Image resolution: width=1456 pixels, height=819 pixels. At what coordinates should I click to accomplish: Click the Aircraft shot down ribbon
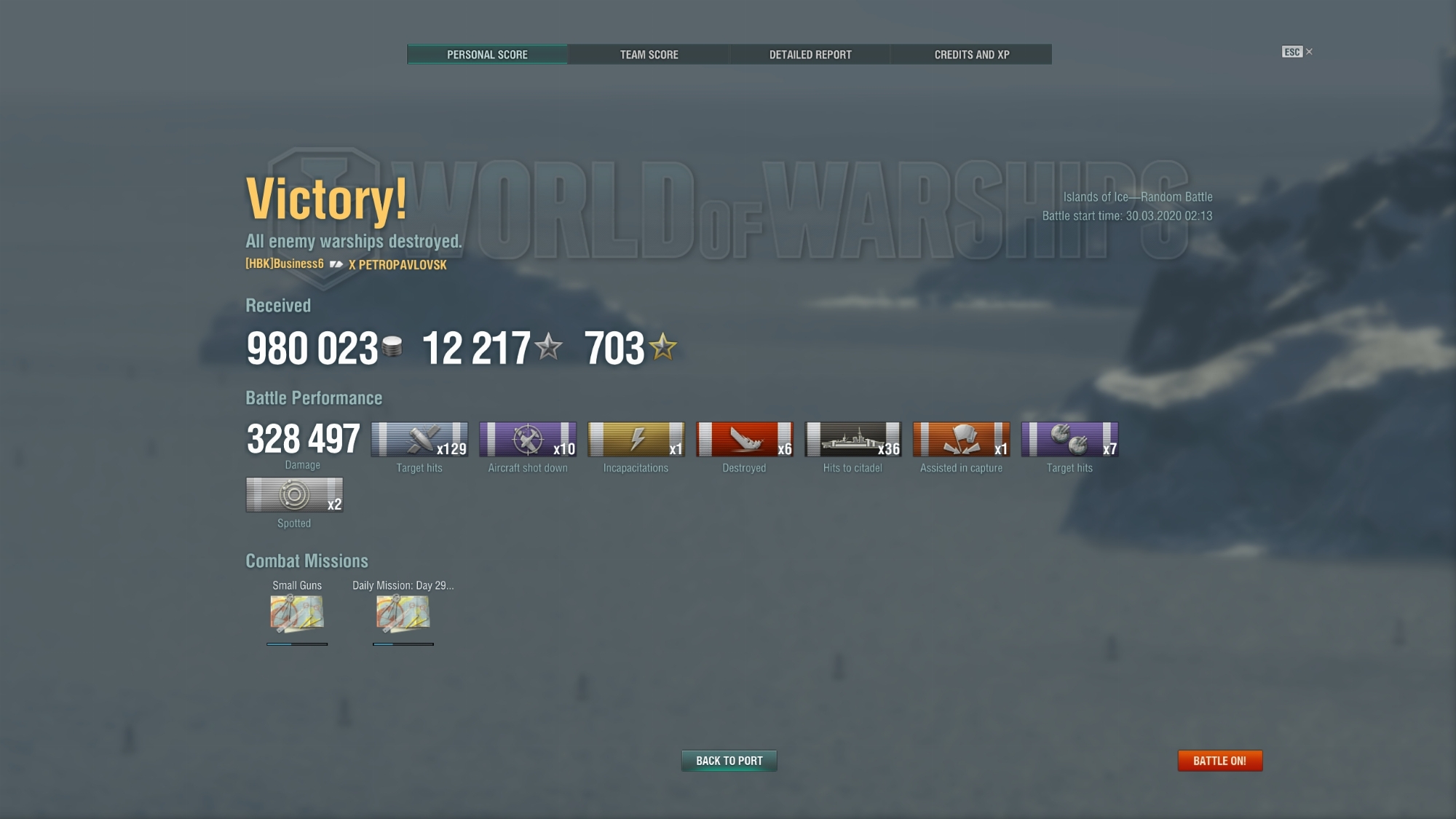click(528, 440)
